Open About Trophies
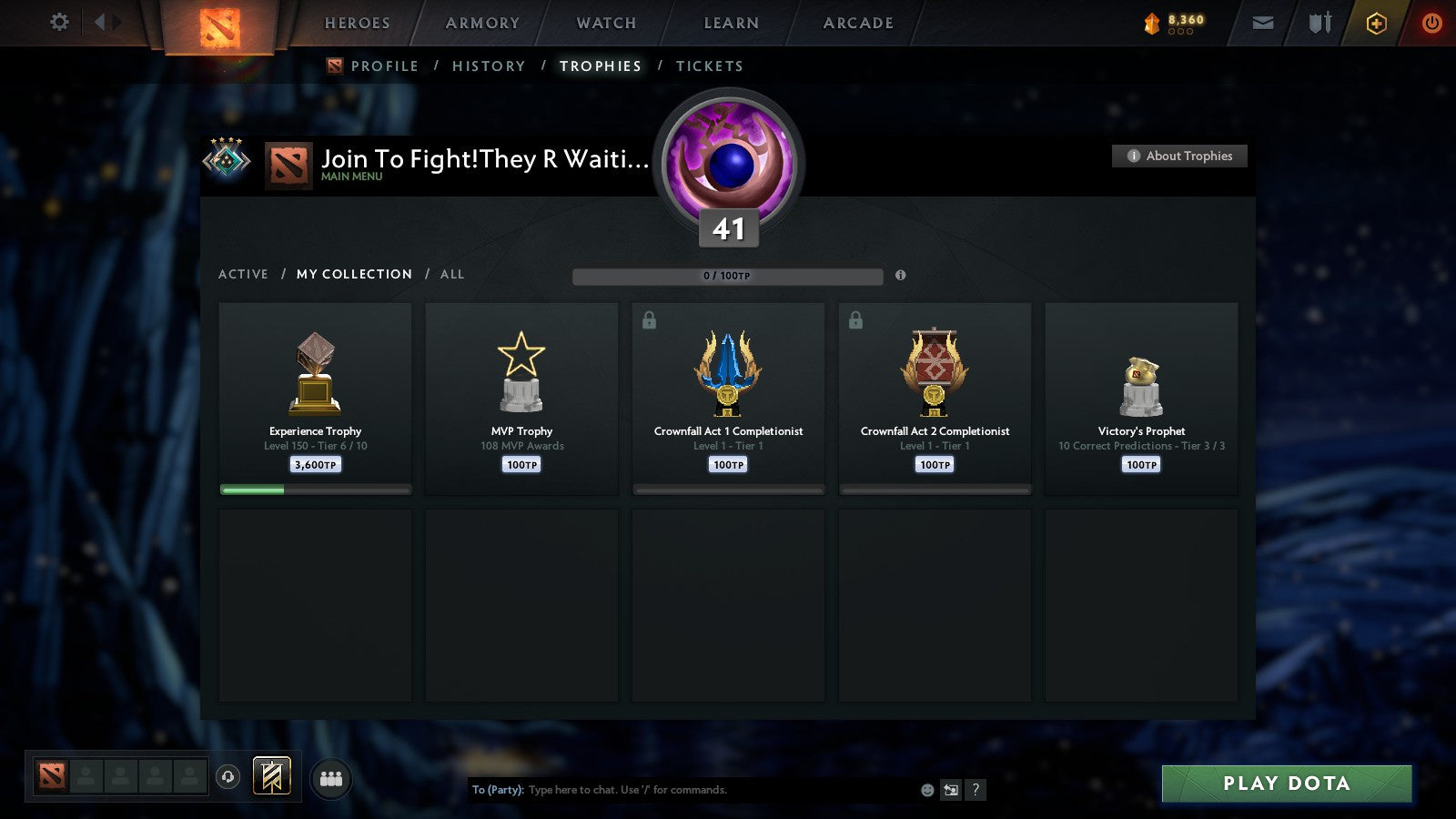Image resolution: width=1456 pixels, height=819 pixels. (x=1178, y=156)
